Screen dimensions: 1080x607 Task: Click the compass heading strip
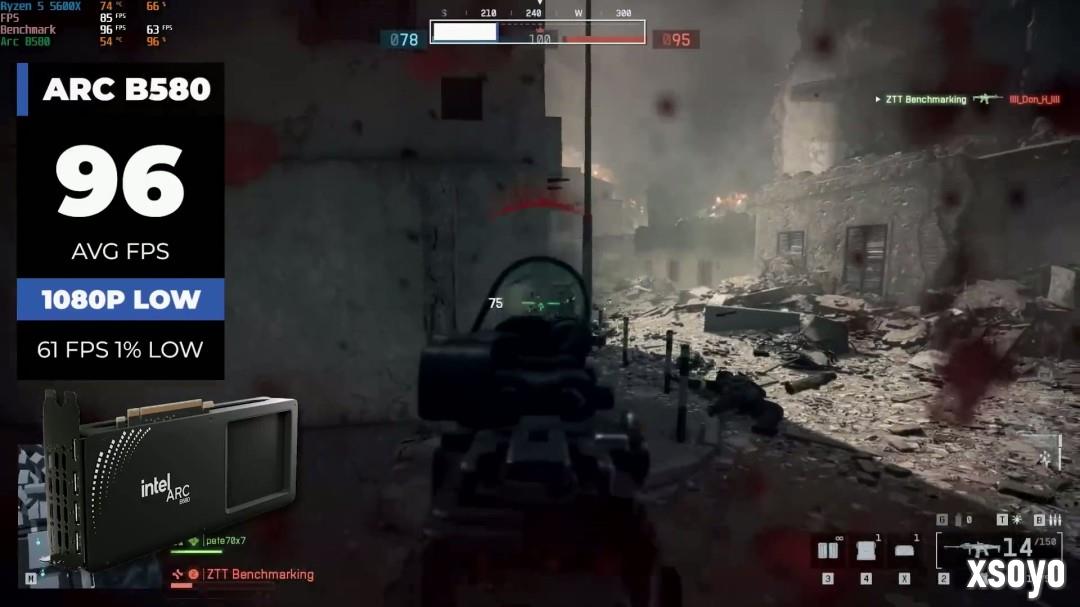(x=538, y=13)
